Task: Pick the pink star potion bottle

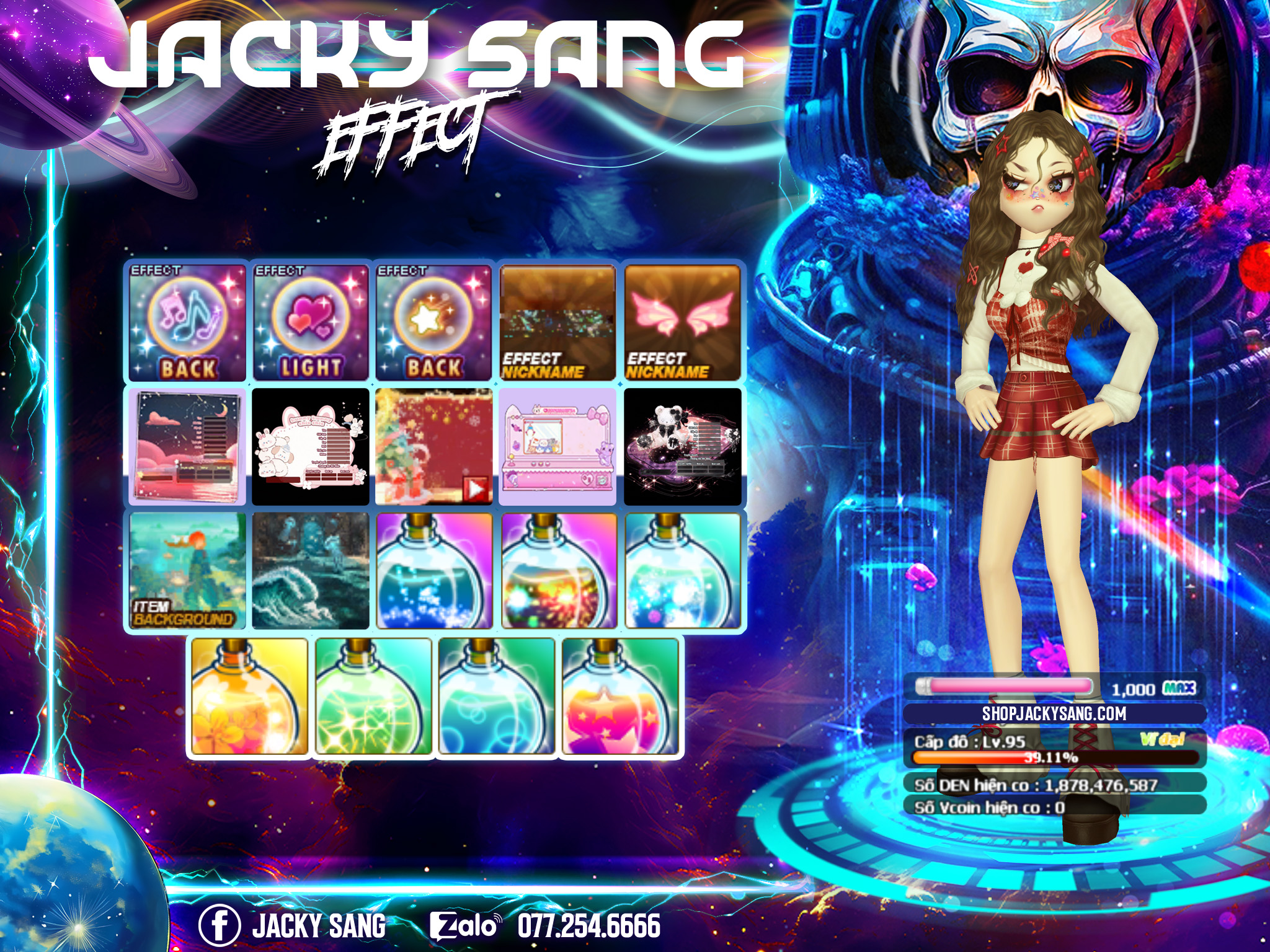Action: (x=619, y=697)
